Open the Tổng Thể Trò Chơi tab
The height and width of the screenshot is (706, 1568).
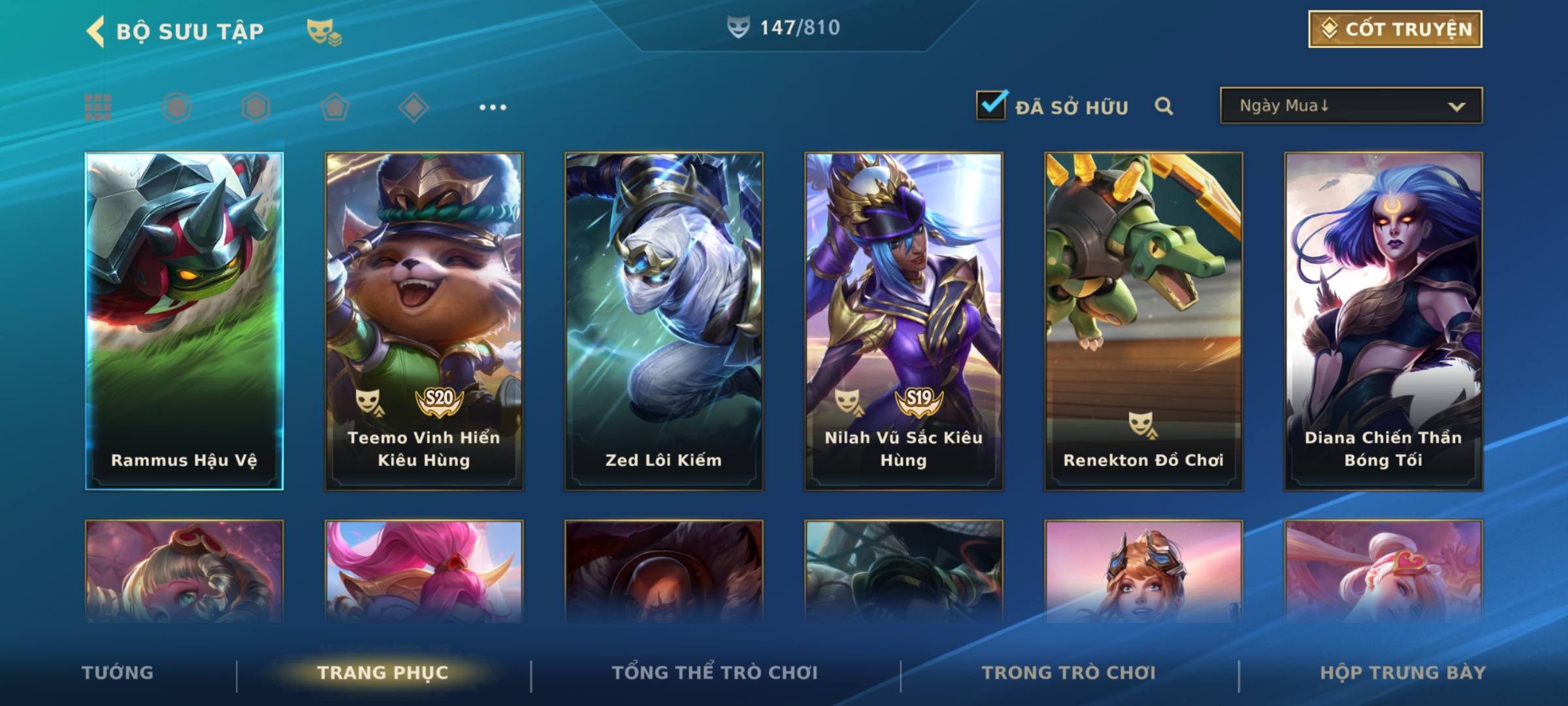tap(715, 673)
